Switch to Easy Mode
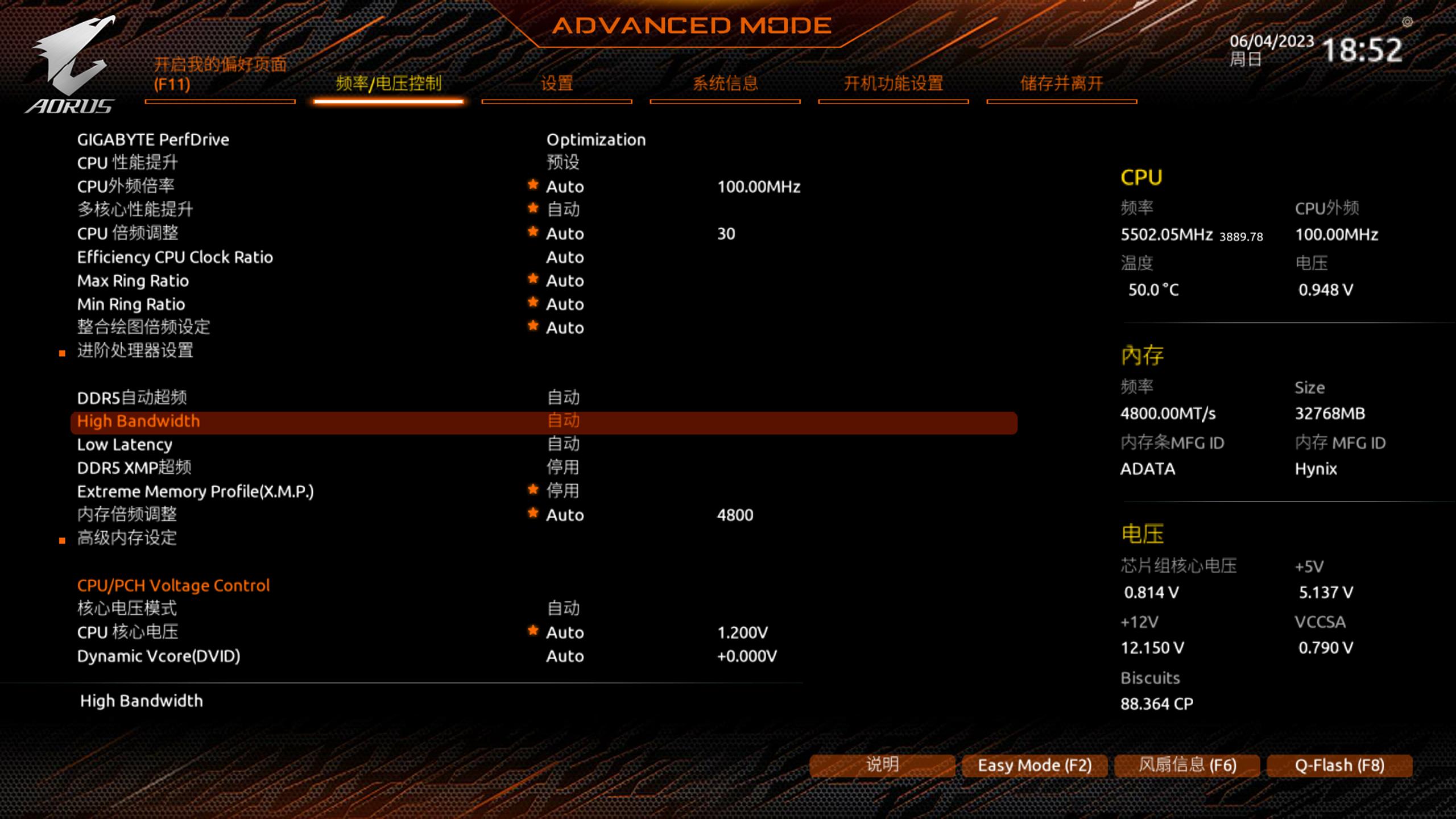This screenshot has width=1456, height=819. click(x=1034, y=766)
